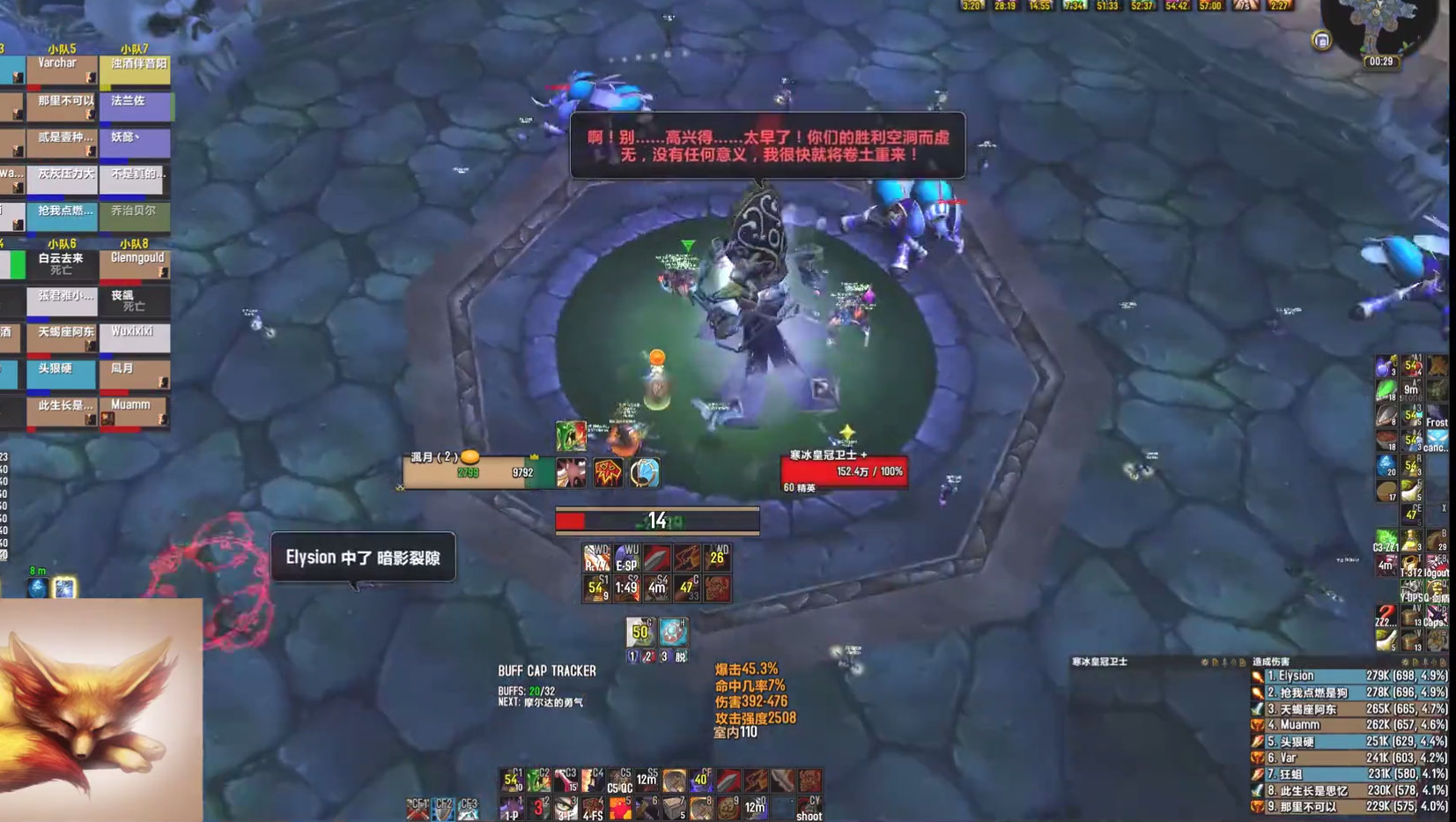1456x822 pixels.
Task: Select the WU E-SP cooldown icon
Action: (626, 557)
